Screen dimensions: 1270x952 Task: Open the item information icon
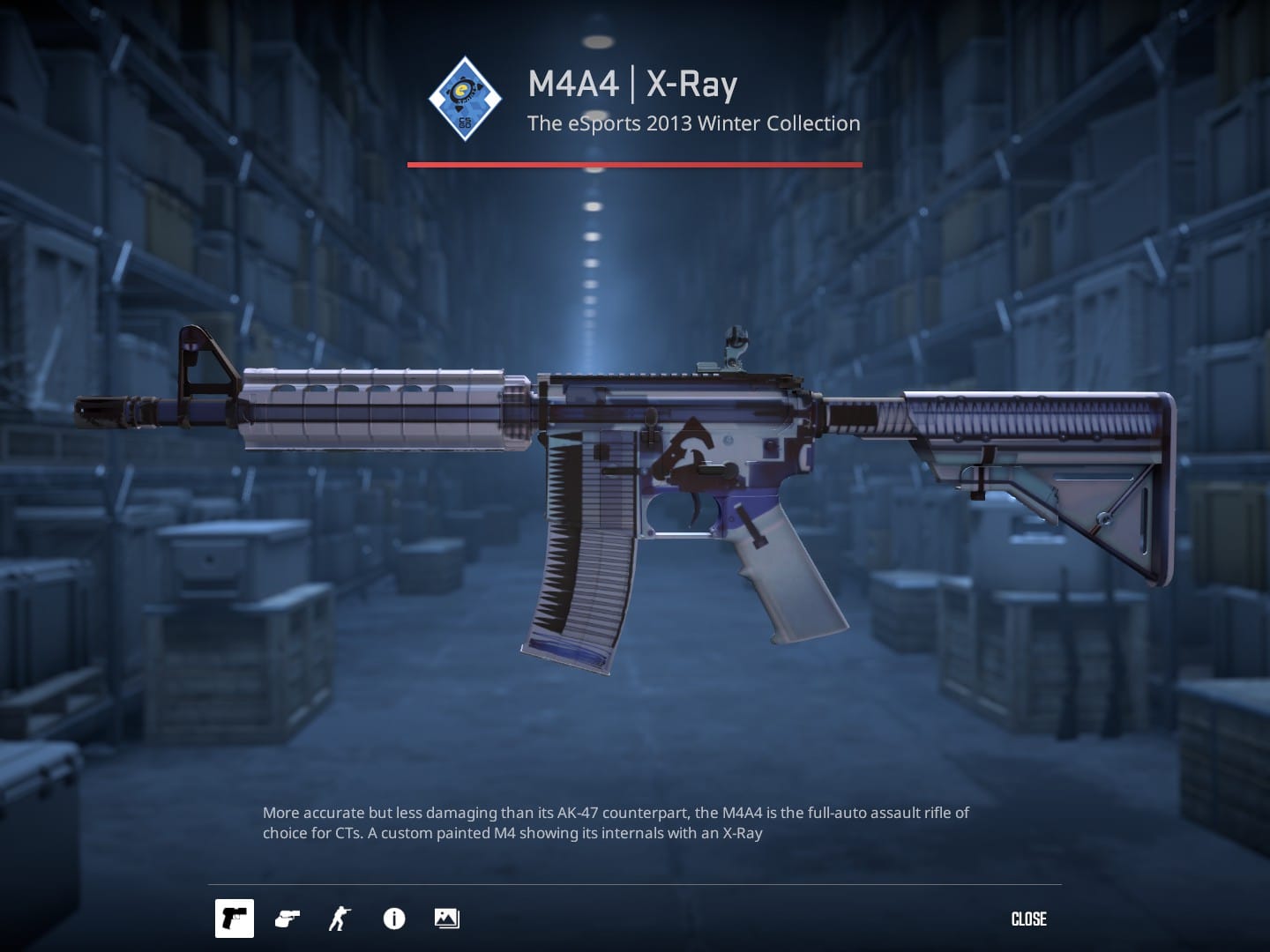coord(393,919)
